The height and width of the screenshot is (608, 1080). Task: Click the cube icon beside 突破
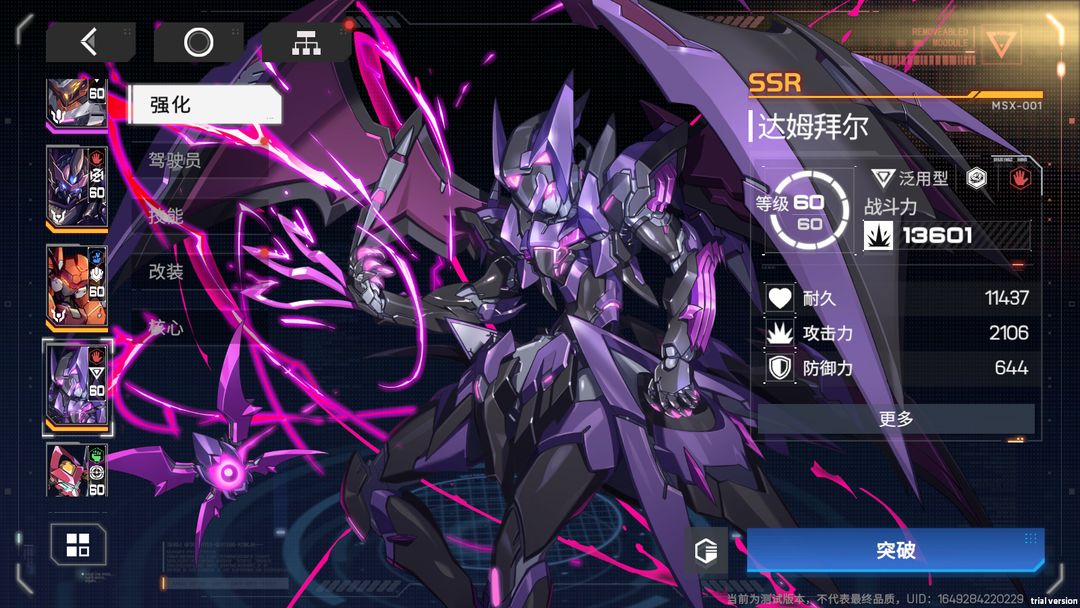click(x=706, y=551)
